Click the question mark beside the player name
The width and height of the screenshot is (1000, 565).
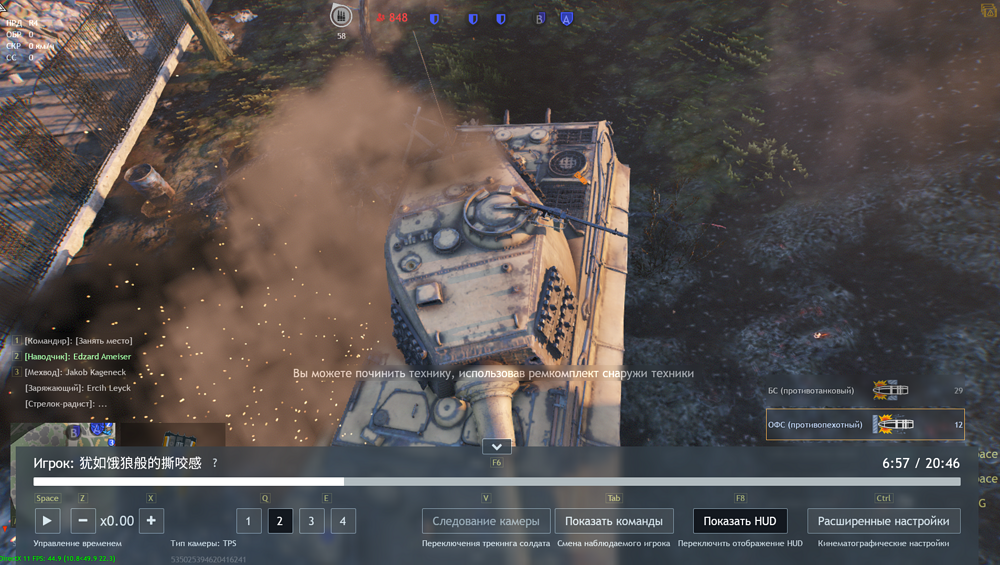pos(214,464)
